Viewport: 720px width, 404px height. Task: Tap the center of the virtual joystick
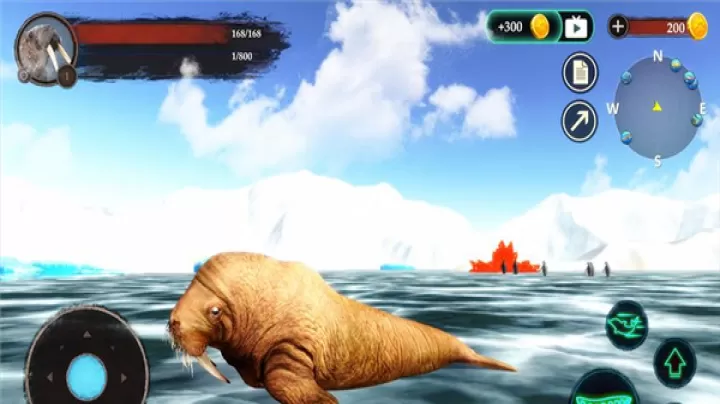pyautogui.click(x=87, y=375)
